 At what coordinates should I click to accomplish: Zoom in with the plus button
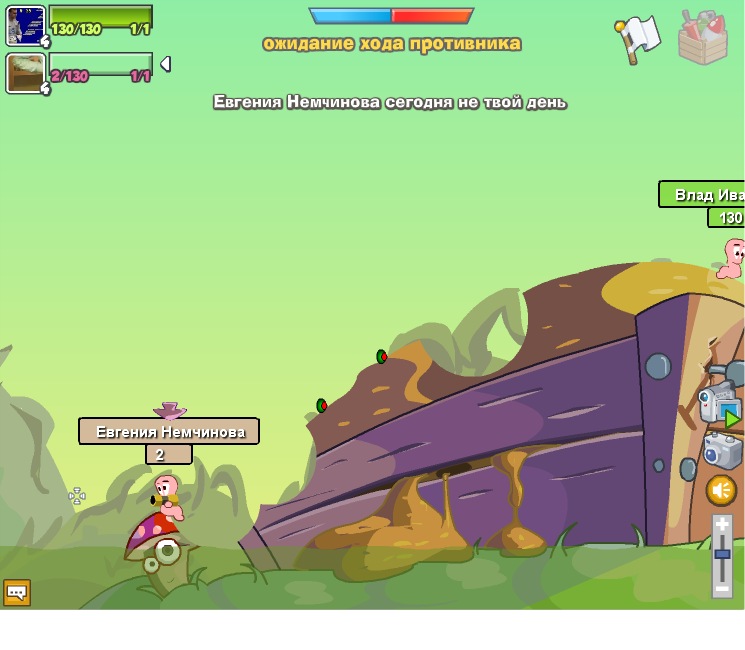coord(722,524)
